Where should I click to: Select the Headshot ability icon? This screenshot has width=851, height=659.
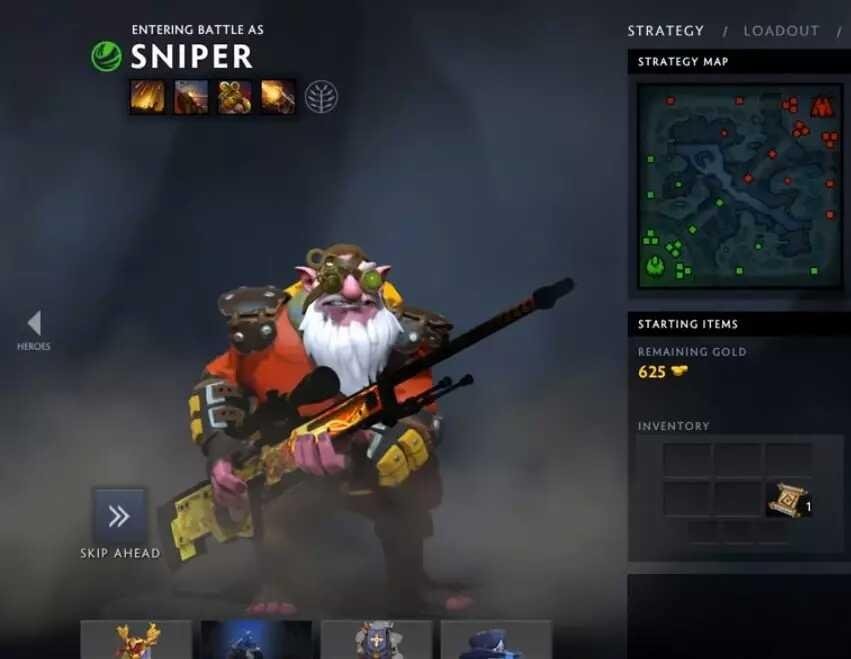tap(191, 97)
